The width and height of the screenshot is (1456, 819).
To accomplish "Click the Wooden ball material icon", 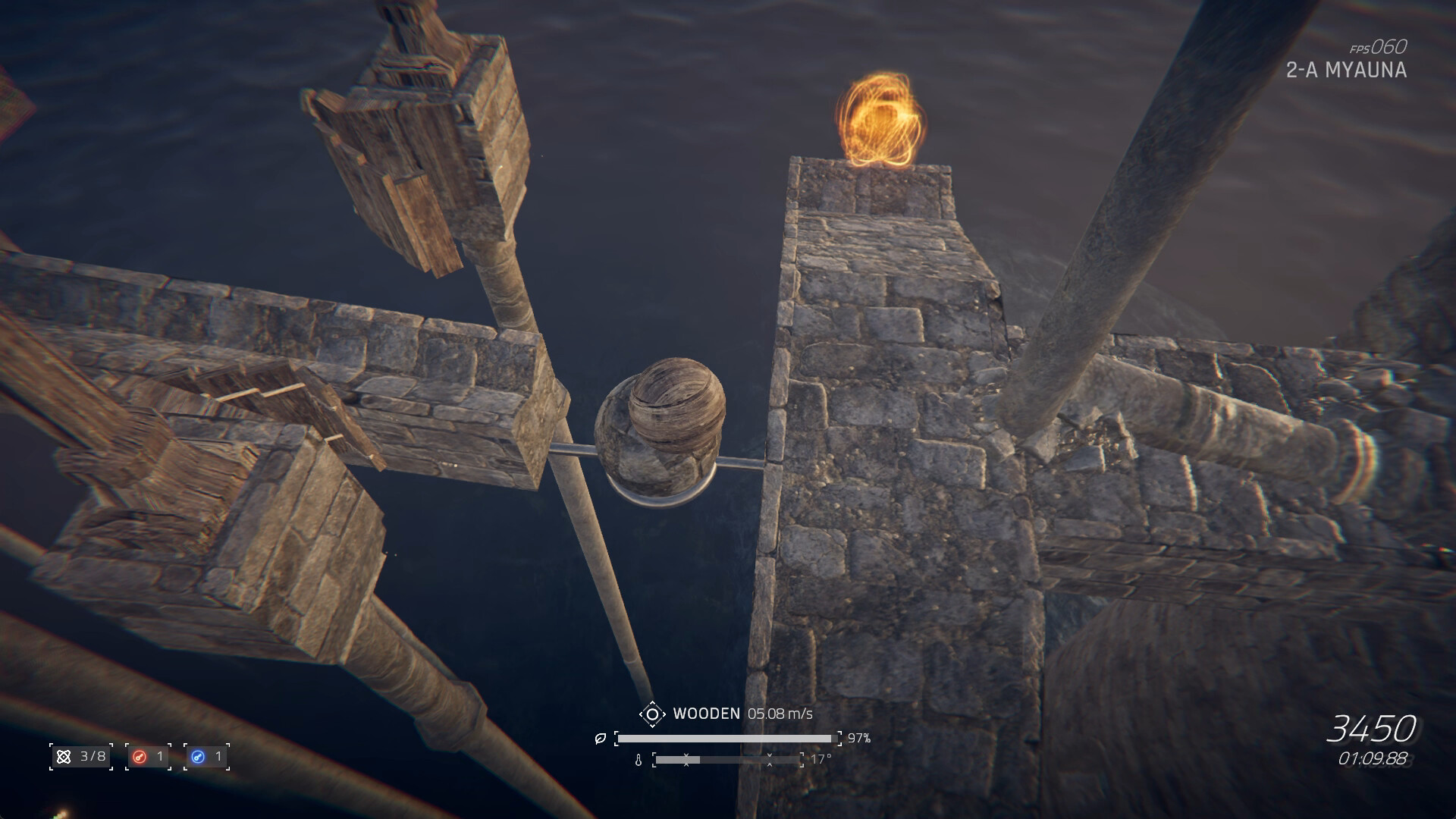I will [x=651, y=714].
